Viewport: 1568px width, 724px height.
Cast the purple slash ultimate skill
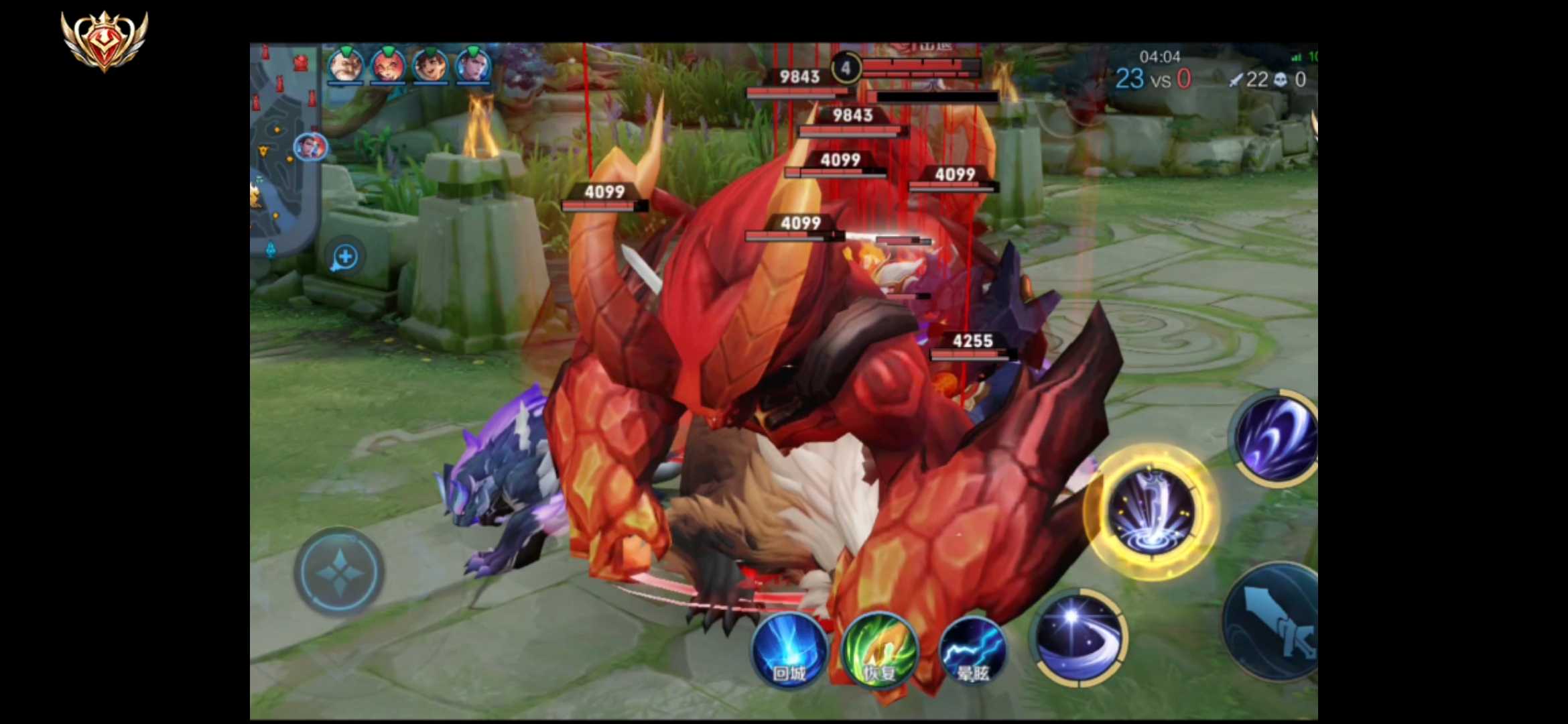coord(1276,437)
